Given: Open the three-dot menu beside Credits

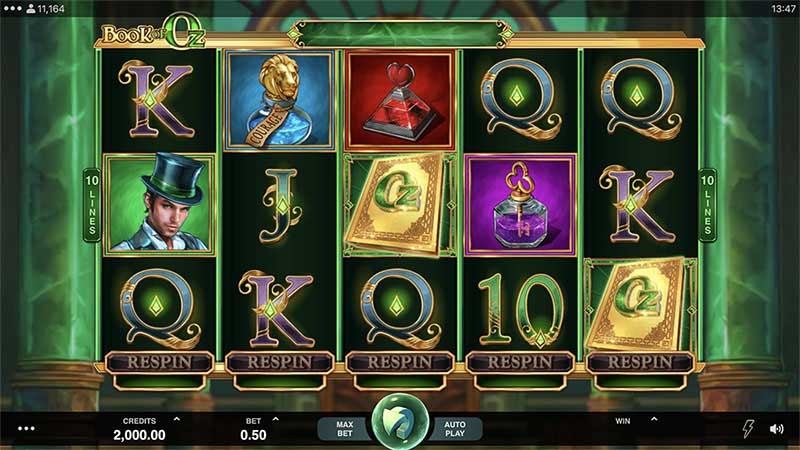Looking at the screenshot, I should [x=27, y=429].
